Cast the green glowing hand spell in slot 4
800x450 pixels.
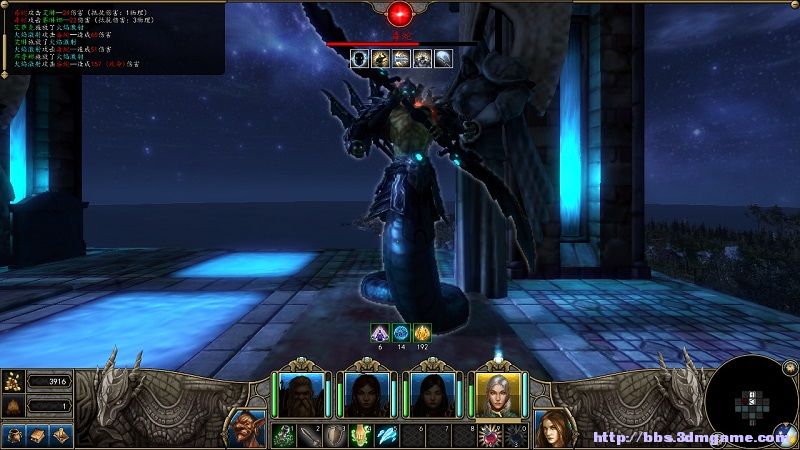(361, 435)
